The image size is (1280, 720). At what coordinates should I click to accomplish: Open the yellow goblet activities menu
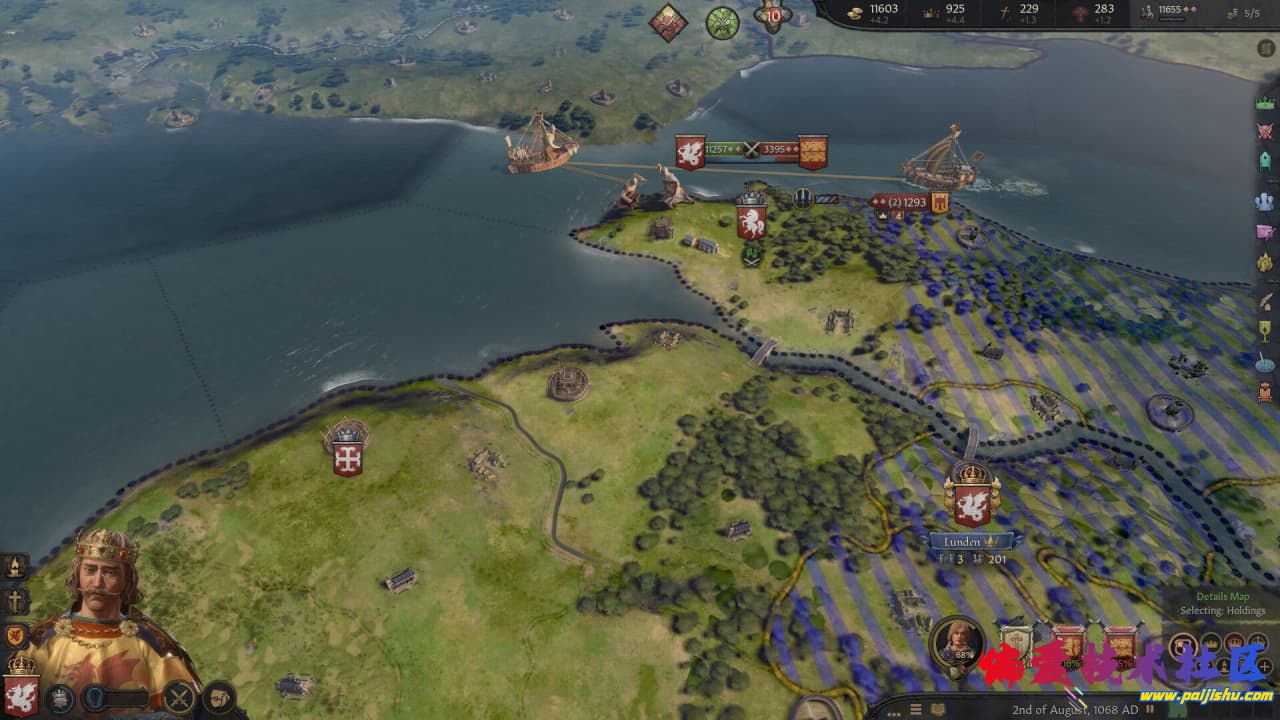click(x=1266, y=331)
